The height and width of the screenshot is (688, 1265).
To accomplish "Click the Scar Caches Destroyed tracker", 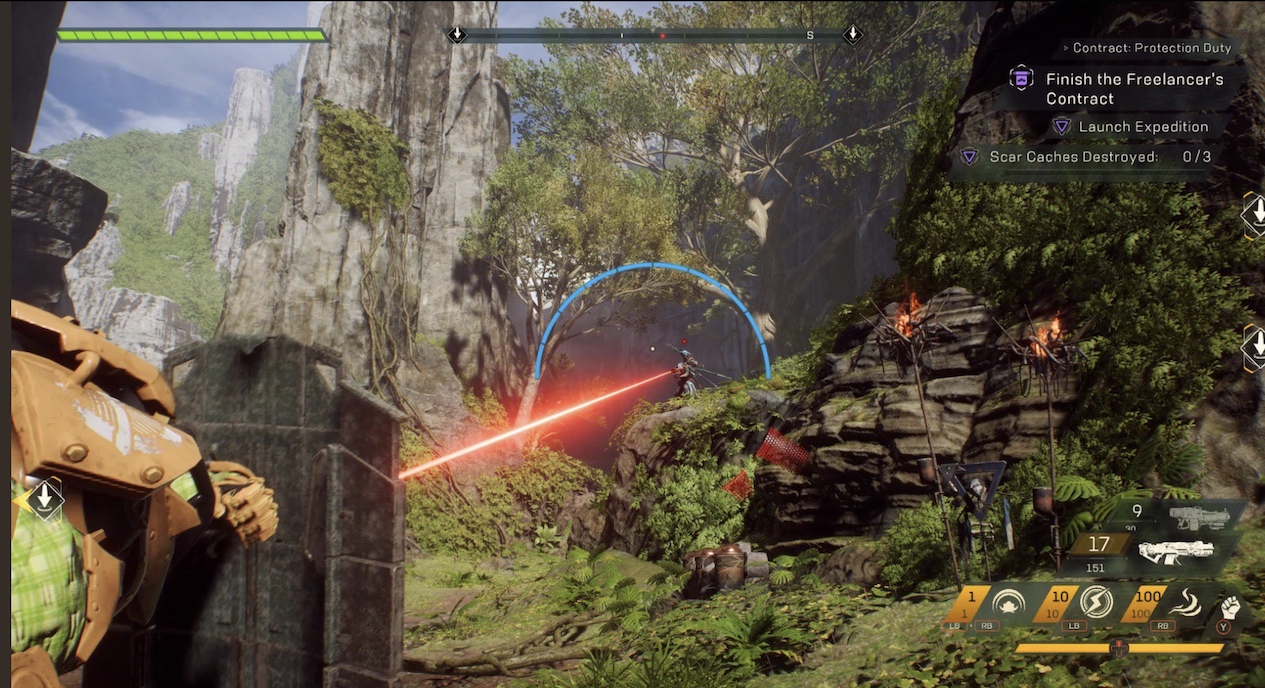I will [x=1086, y=157].
